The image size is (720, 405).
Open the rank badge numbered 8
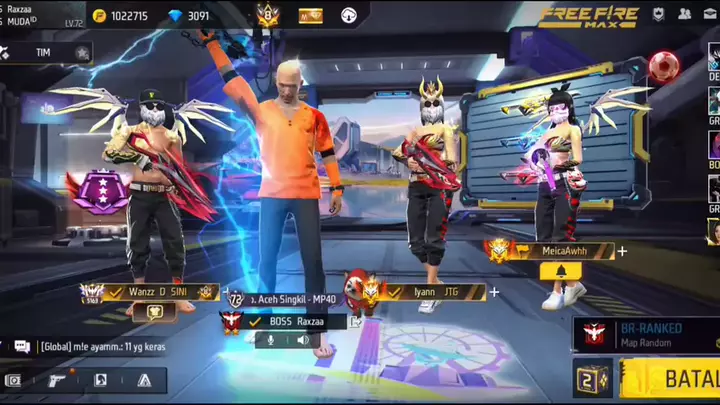pos(267,15)
